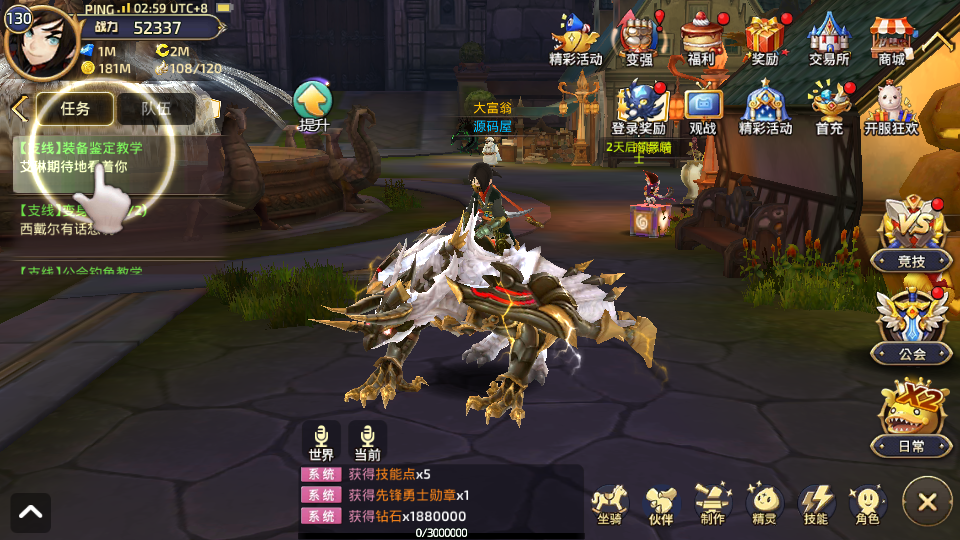Switch to the 队伍 team tab
960x540 pixels.
[155, 108]
